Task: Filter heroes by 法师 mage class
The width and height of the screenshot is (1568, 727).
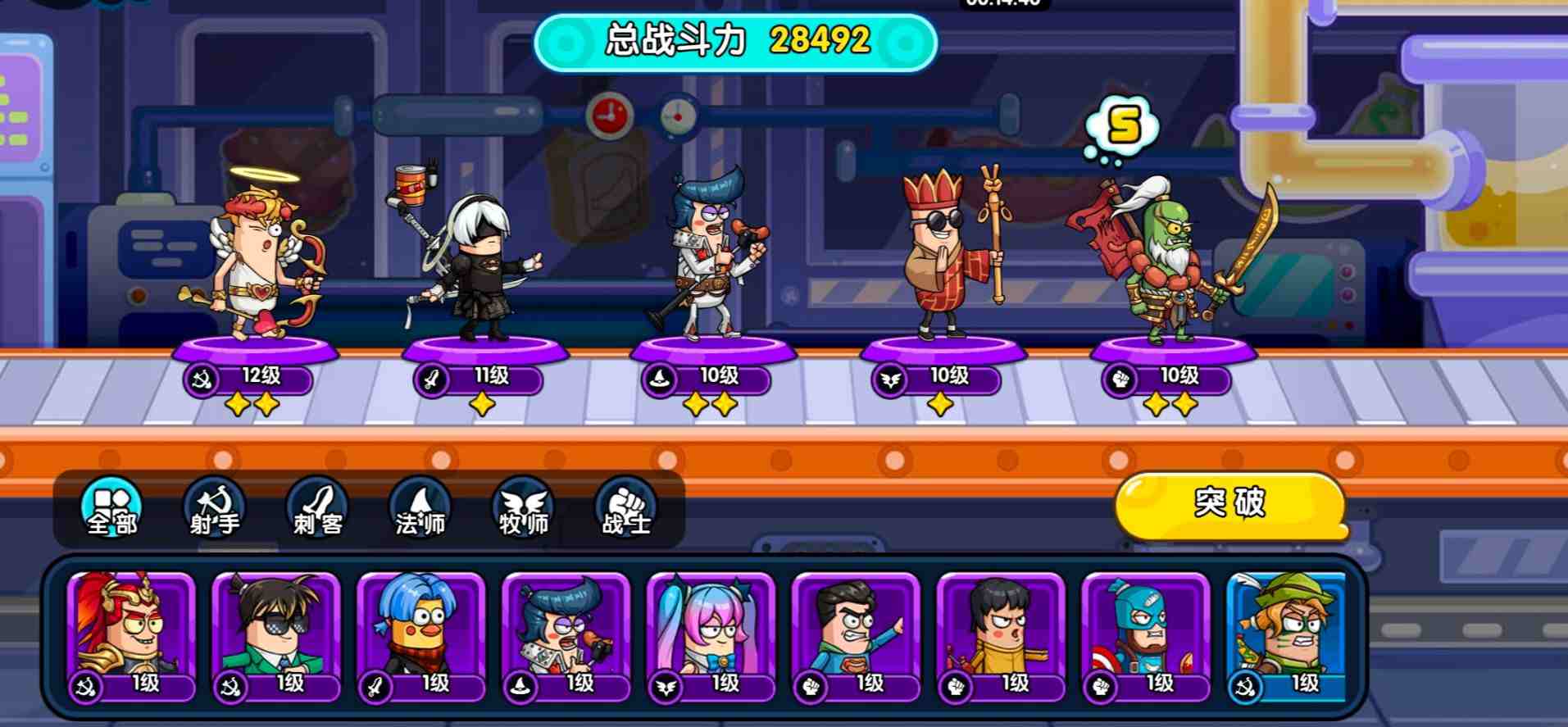Action: point(420,509)
